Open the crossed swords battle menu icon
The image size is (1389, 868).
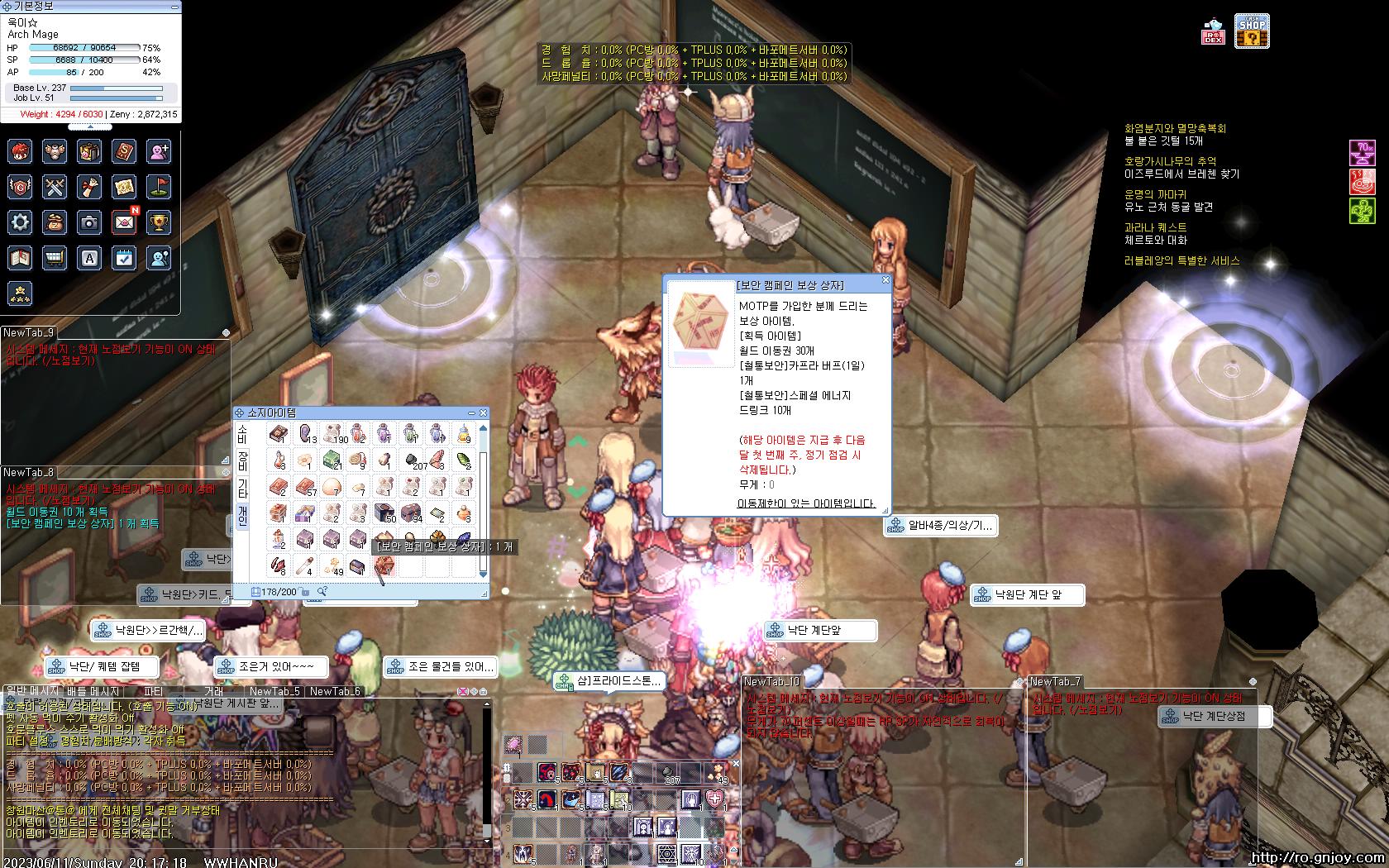(55, 187)
